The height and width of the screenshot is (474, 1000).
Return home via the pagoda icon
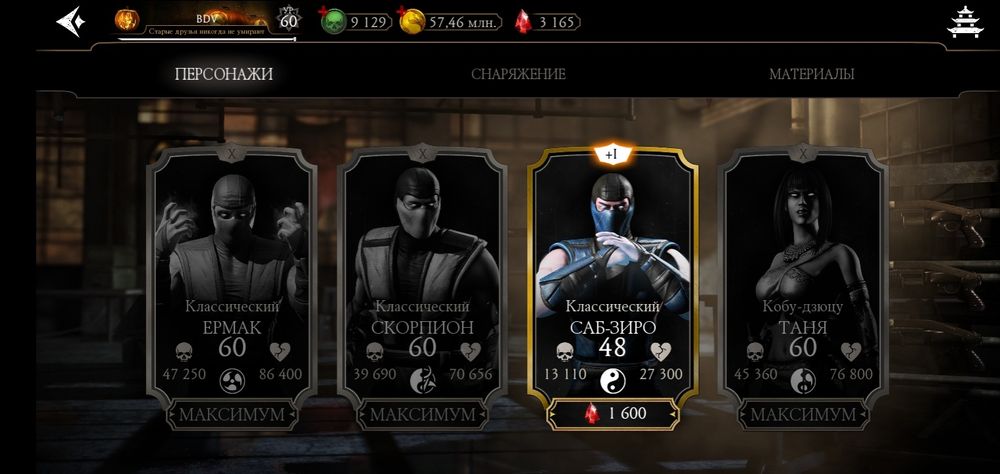pyautogui.click(x=966, y=23)
